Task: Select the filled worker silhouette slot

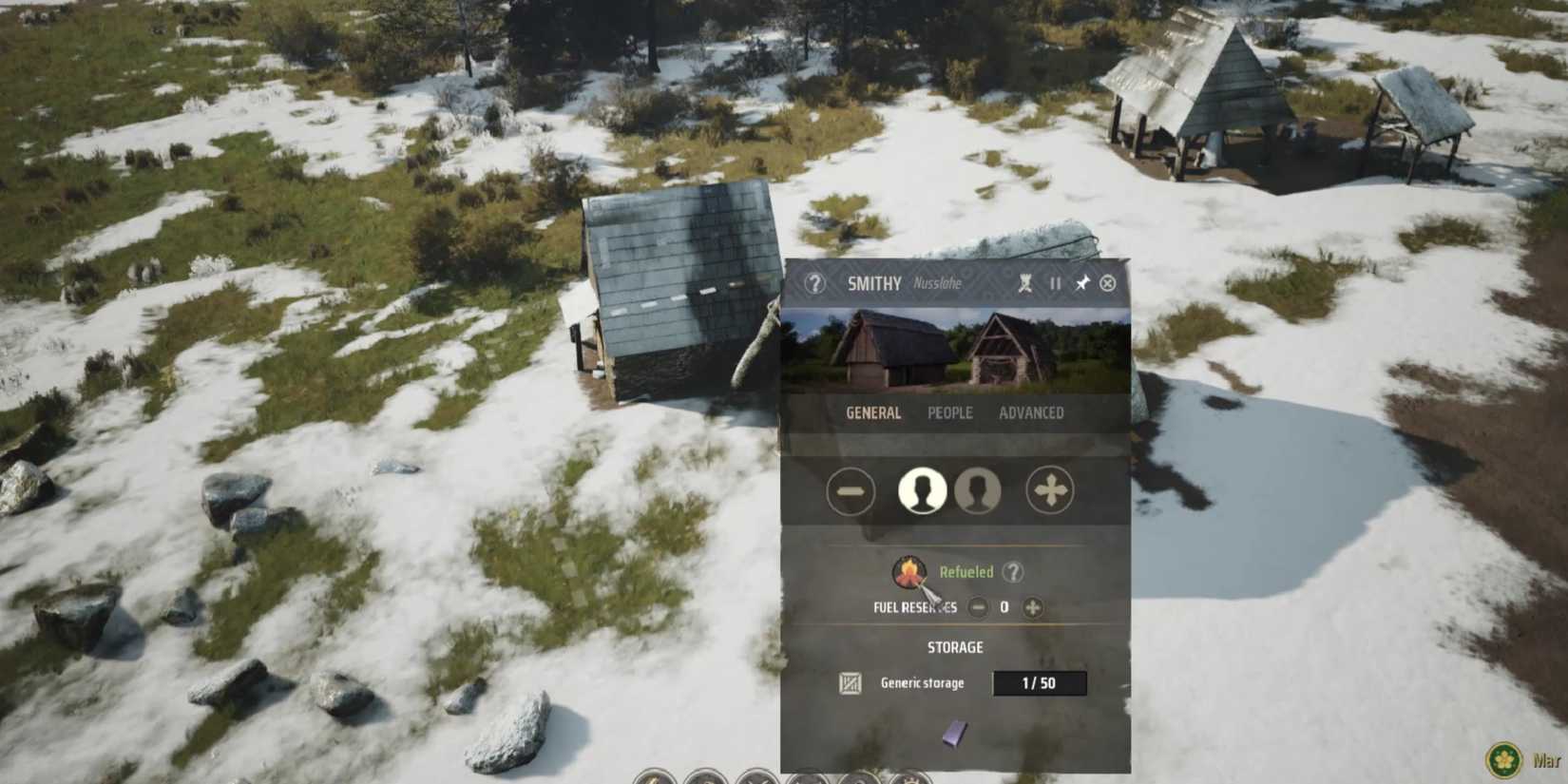Action: [x=923, y=490]
